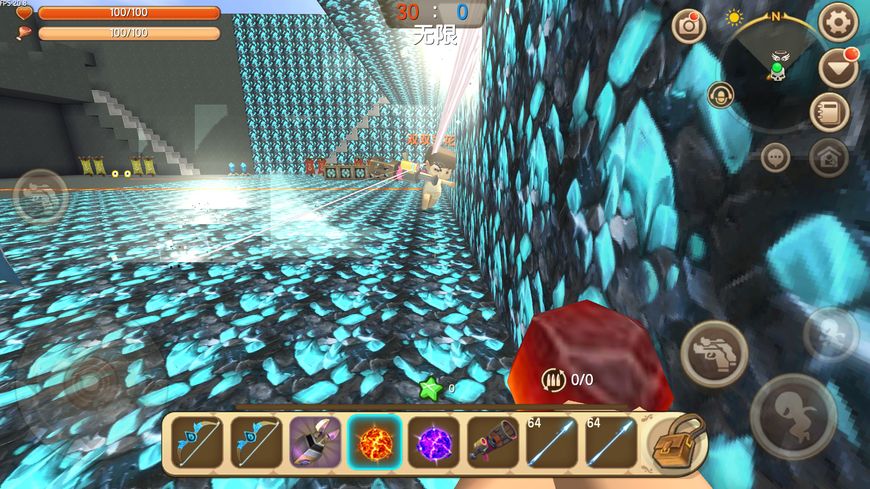Open the chat speech bubble

point(776,157)
